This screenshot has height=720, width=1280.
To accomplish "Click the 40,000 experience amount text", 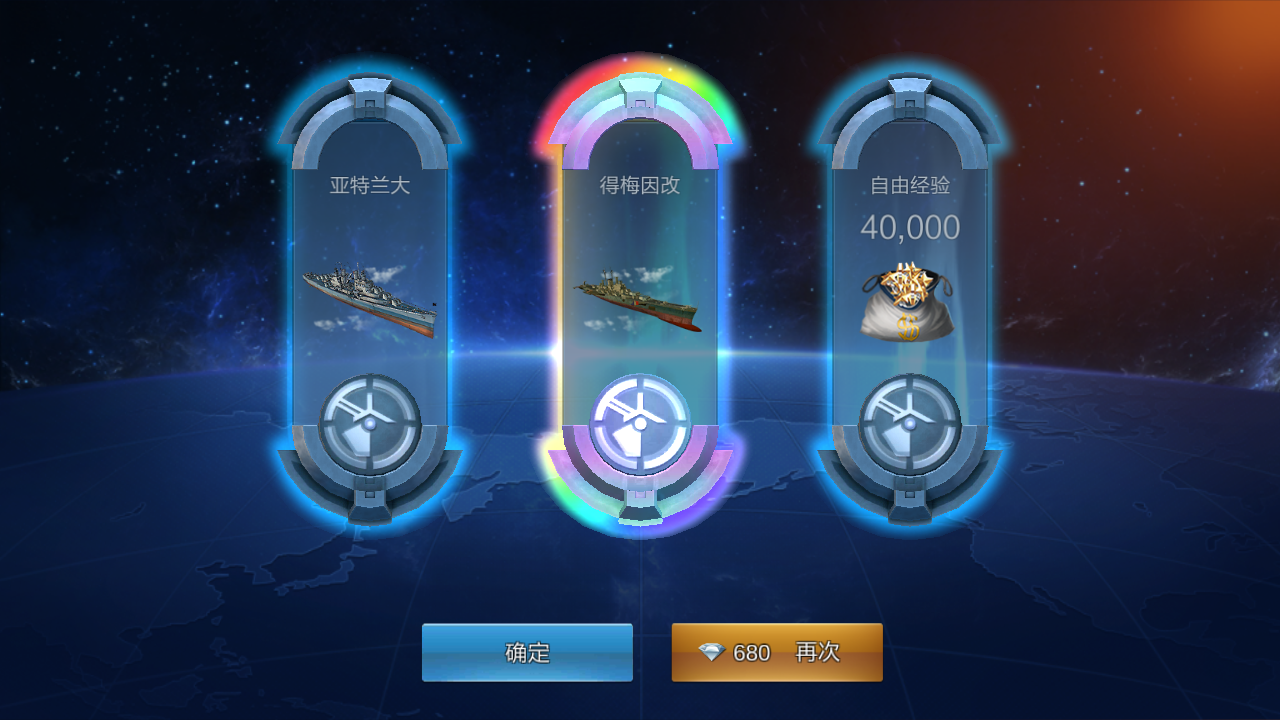I will point(912,227).
